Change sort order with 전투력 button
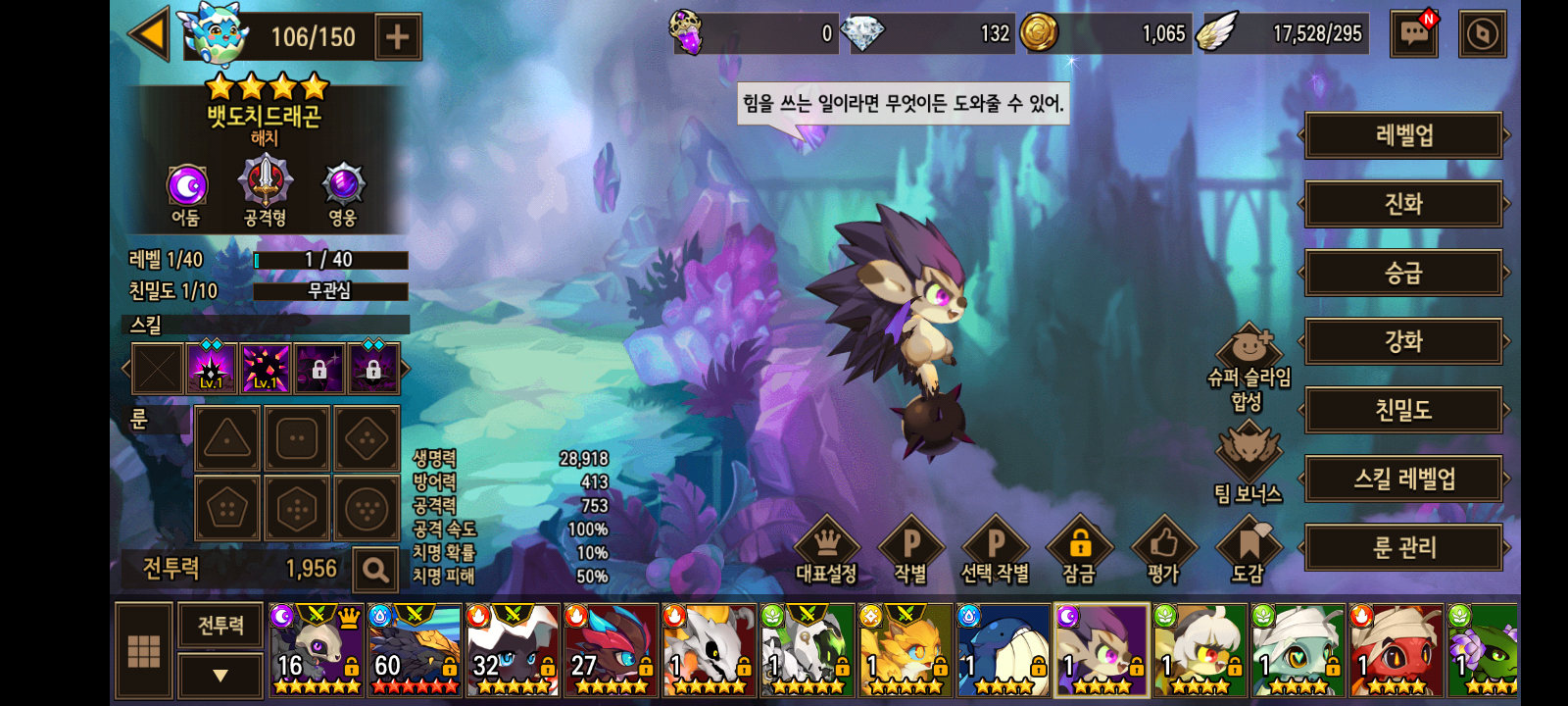 (x=220, y=626)
